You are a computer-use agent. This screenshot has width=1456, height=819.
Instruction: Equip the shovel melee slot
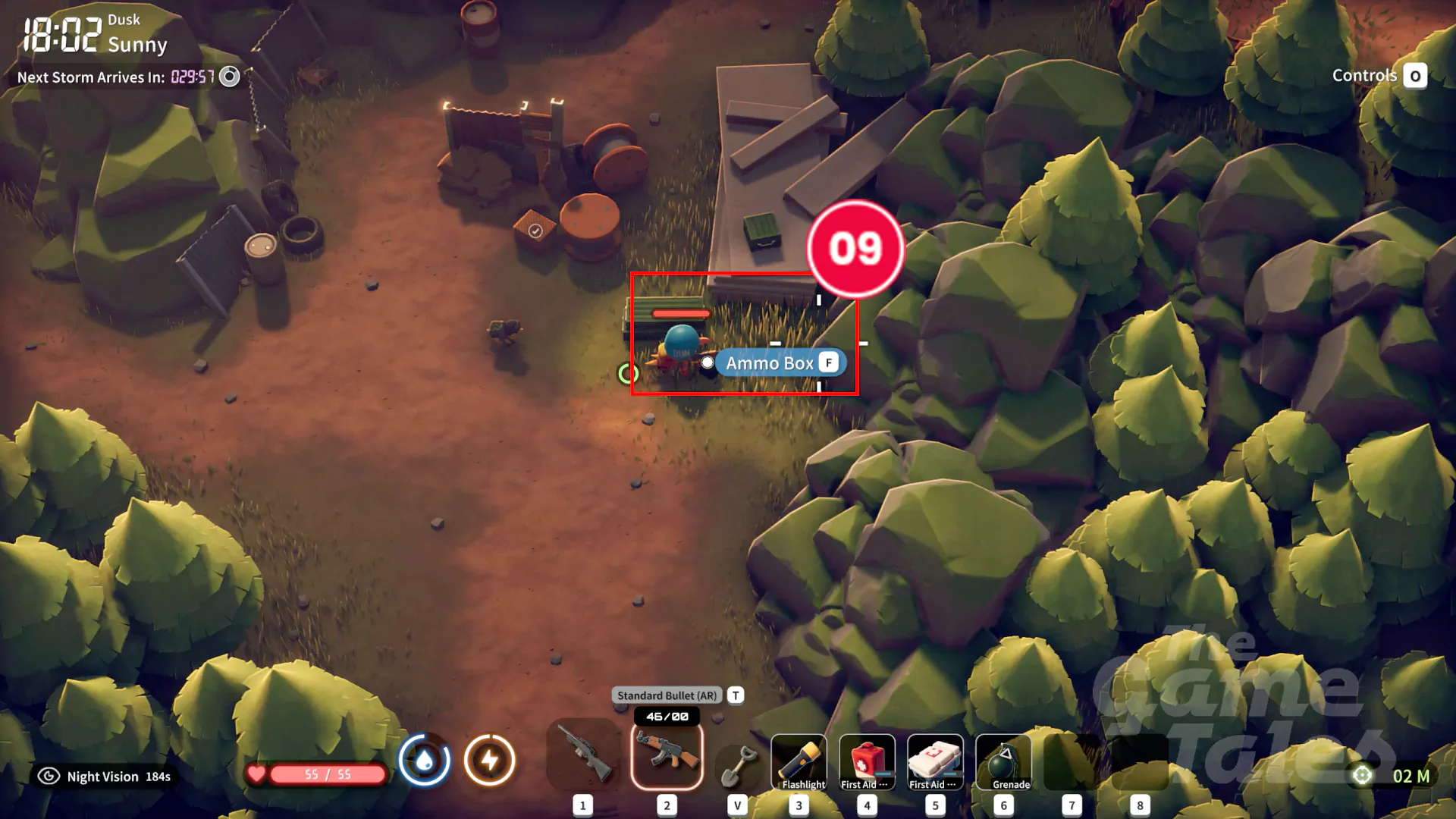[736, 763]
